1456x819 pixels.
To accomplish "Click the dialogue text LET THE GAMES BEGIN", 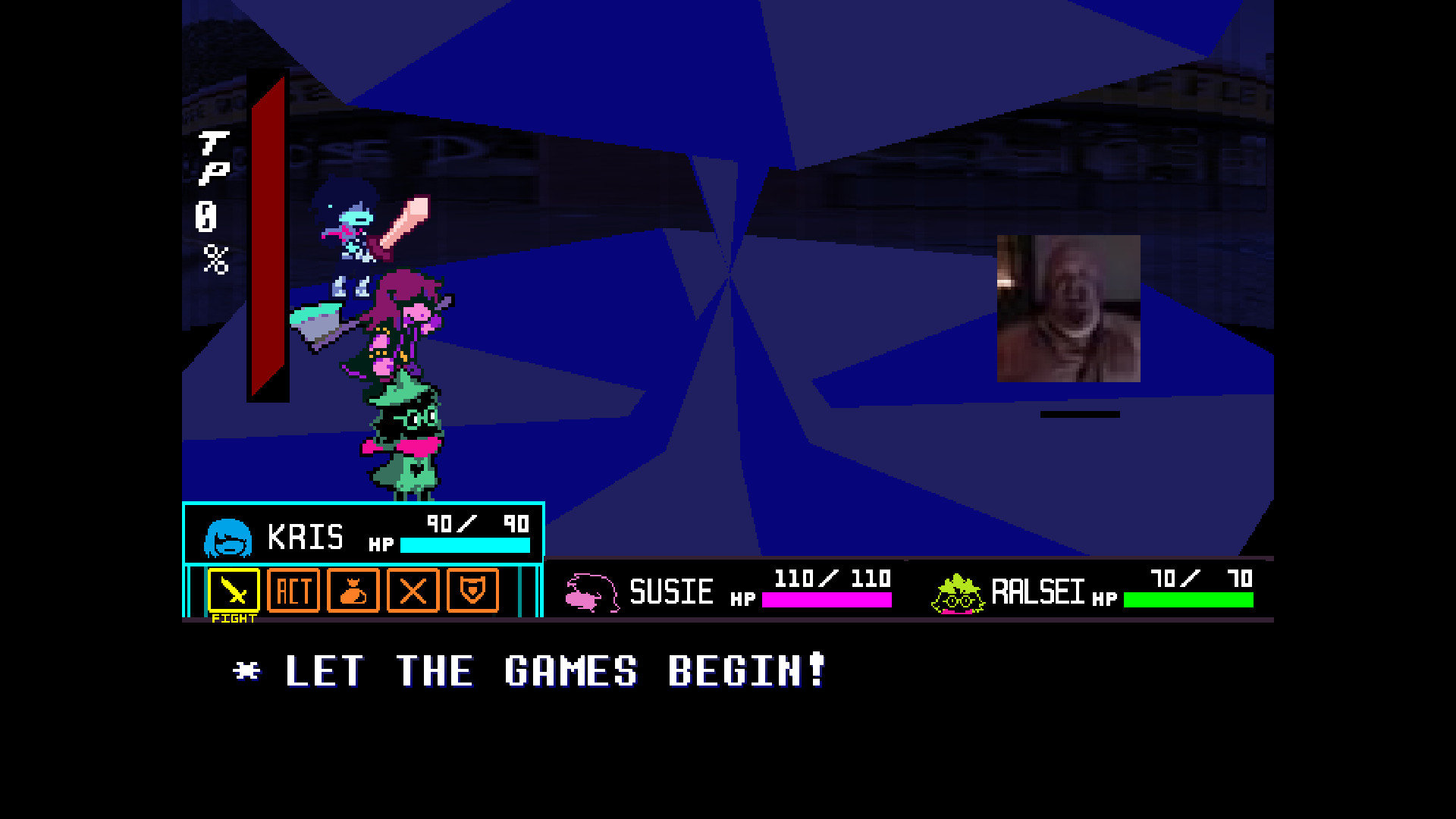I will pos(531,670).
